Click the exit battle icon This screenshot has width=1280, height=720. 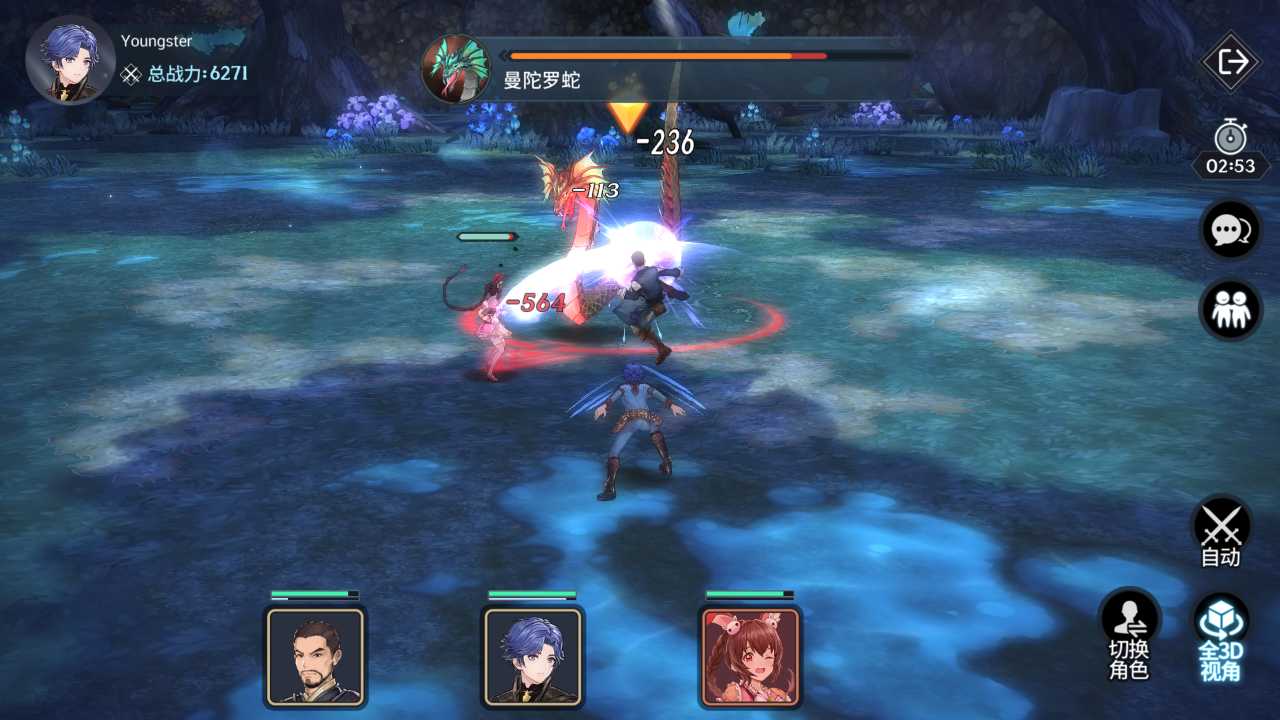point(1229,61)
